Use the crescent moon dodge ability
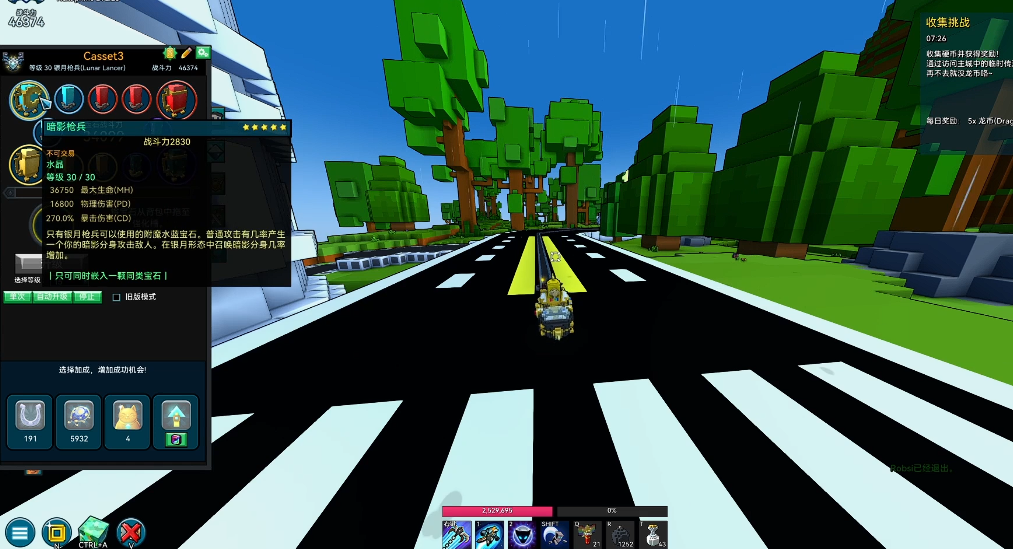 [556, 535]
